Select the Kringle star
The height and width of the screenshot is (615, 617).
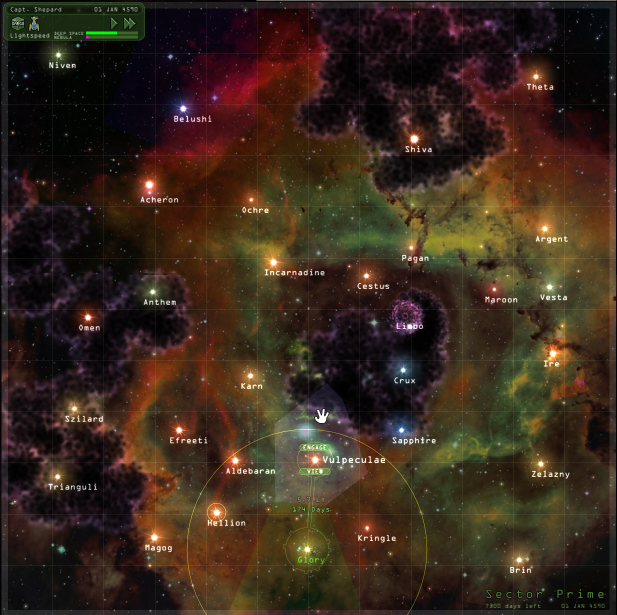click(x=367, y=527)
